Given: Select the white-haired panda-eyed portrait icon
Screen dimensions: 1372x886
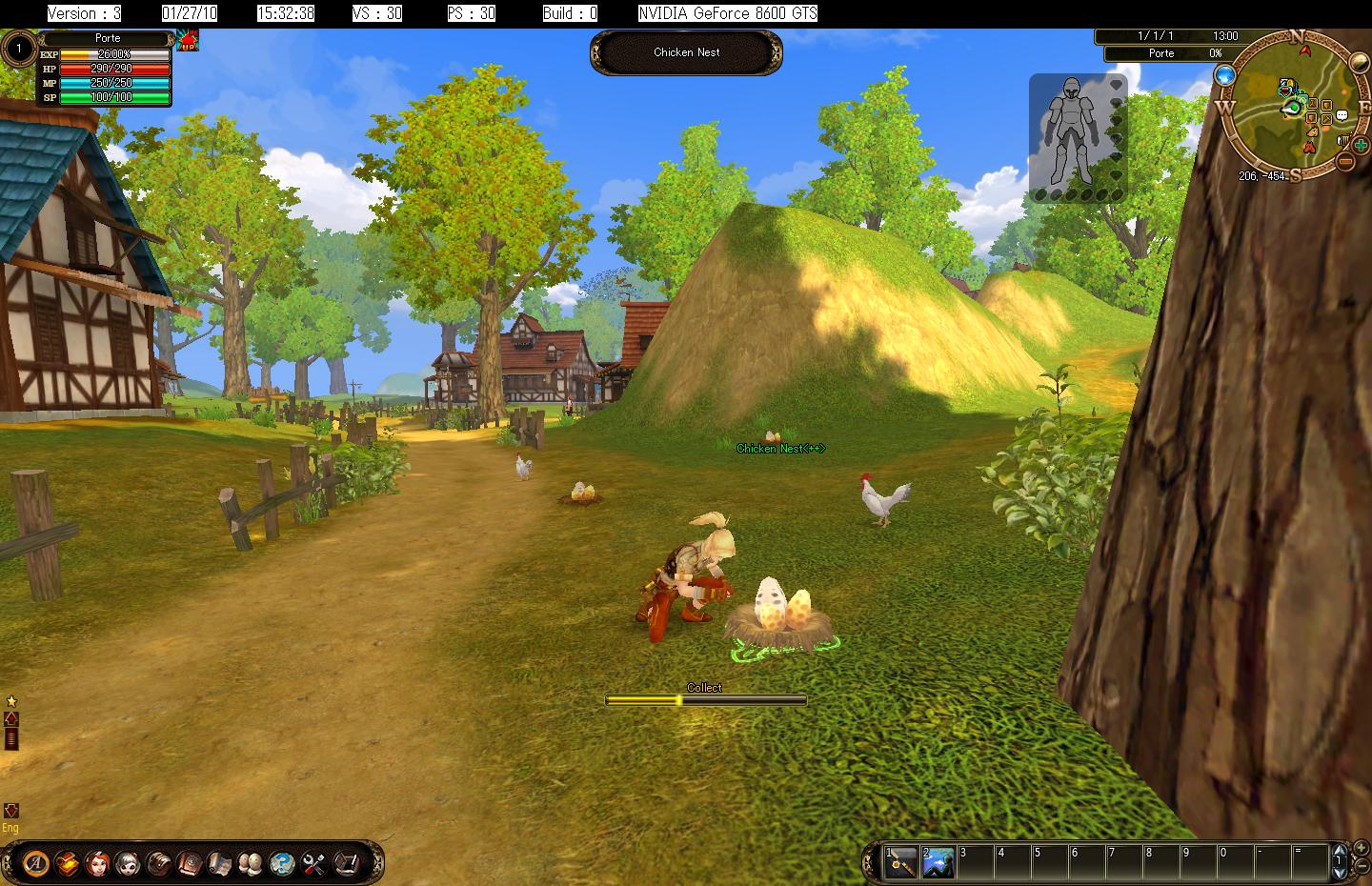Looking at the screenshot, I should (128, 863).
